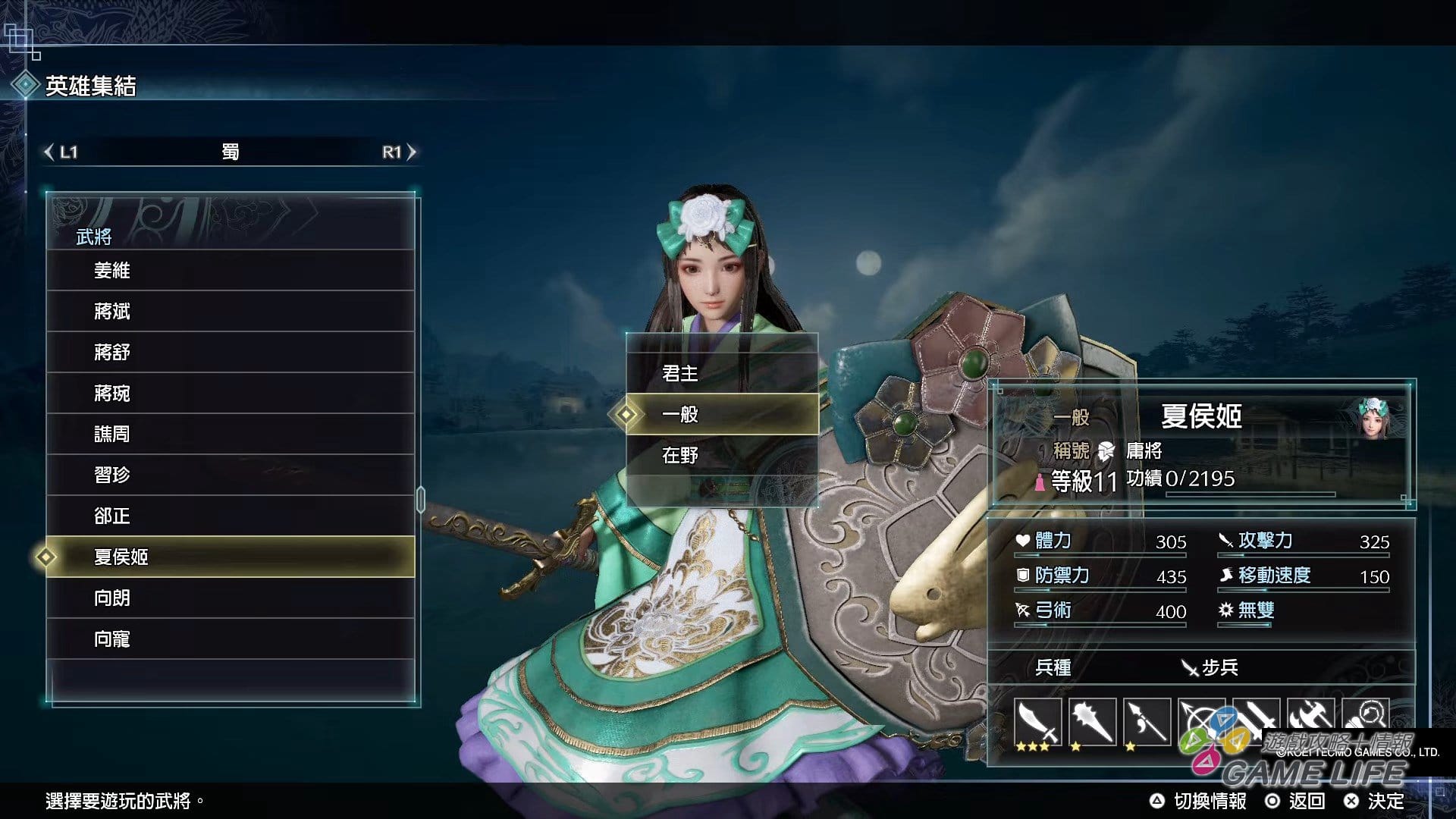Screen dimensions: 1456x819
Task: Pick officer 蔣舒
Action: tap(230, 353)
